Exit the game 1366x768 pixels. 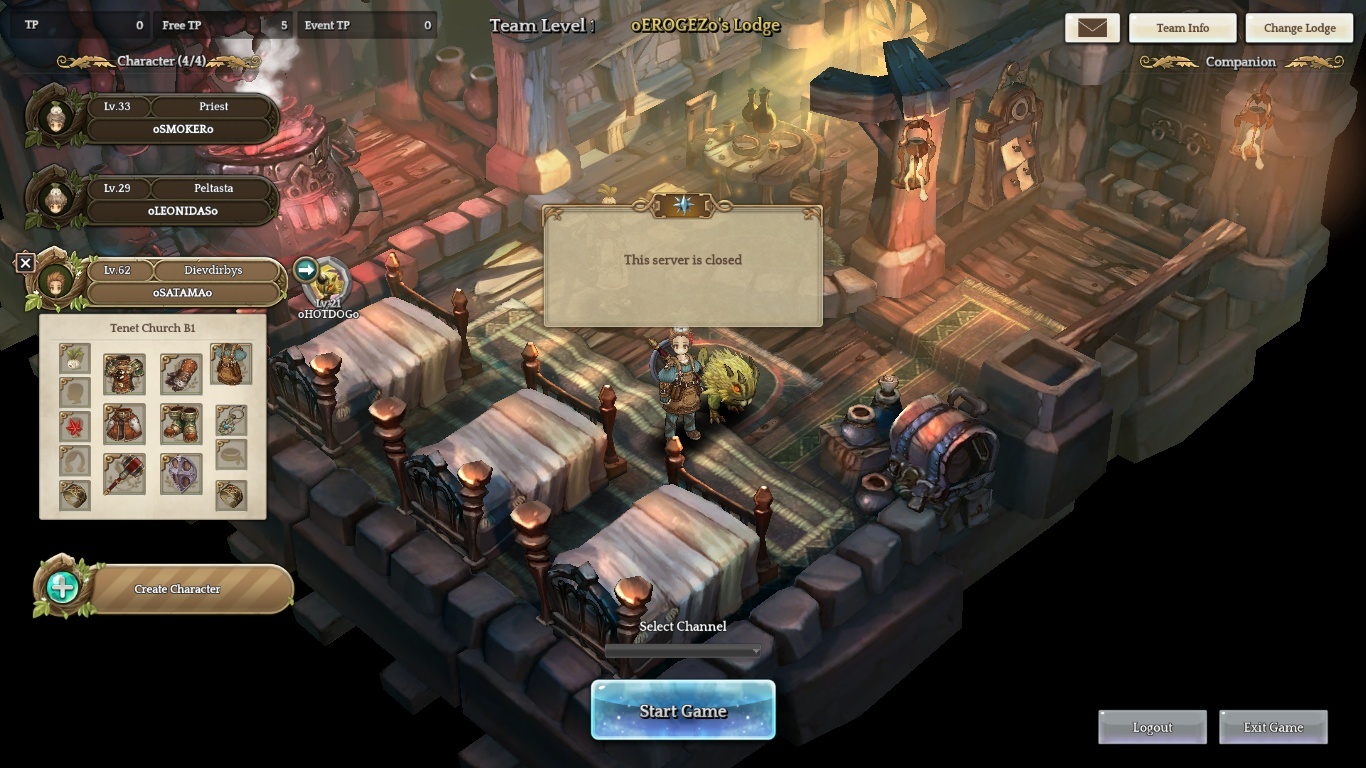[1273, 727]
